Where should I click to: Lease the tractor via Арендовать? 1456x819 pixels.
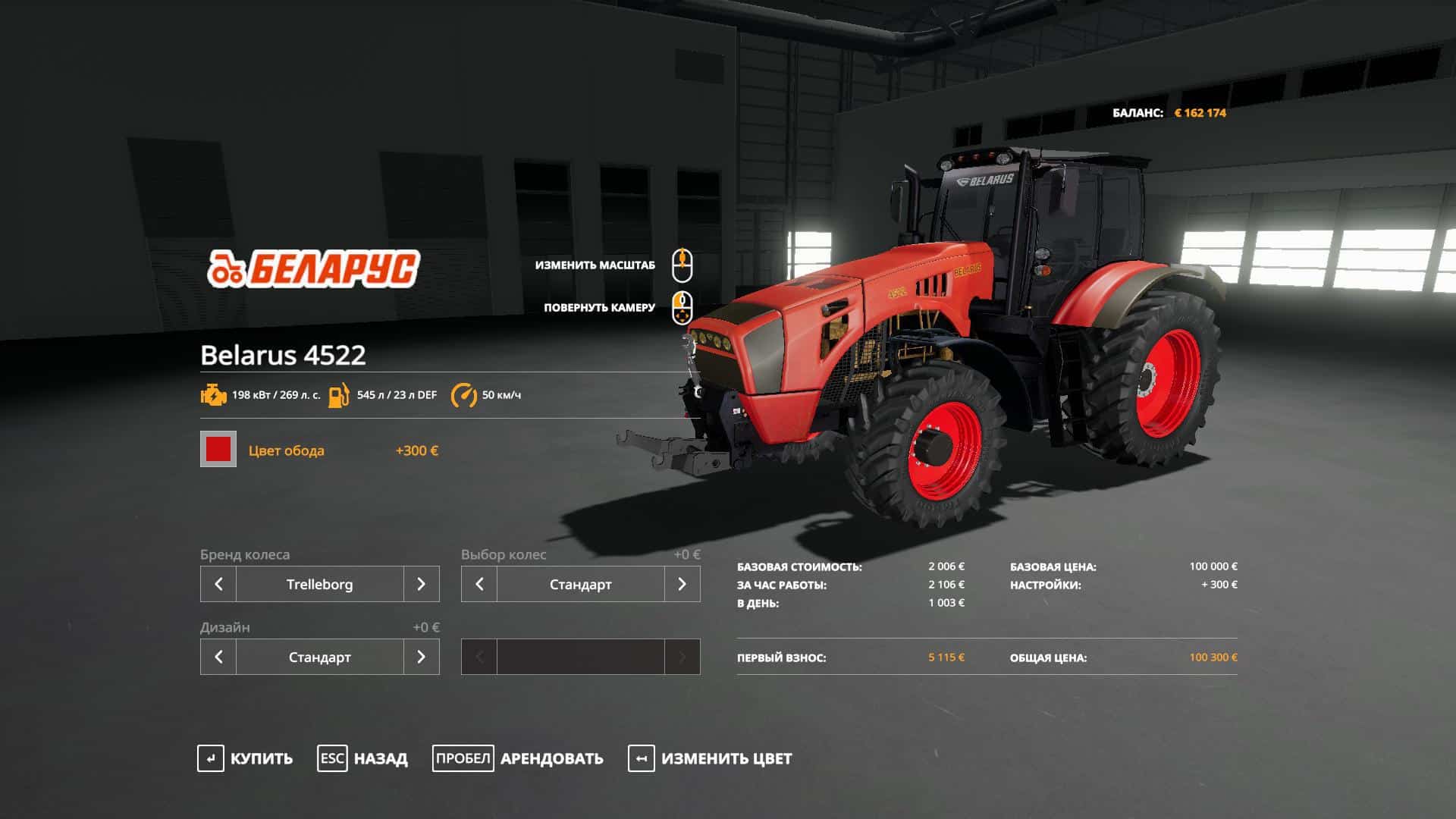point(518,758)
